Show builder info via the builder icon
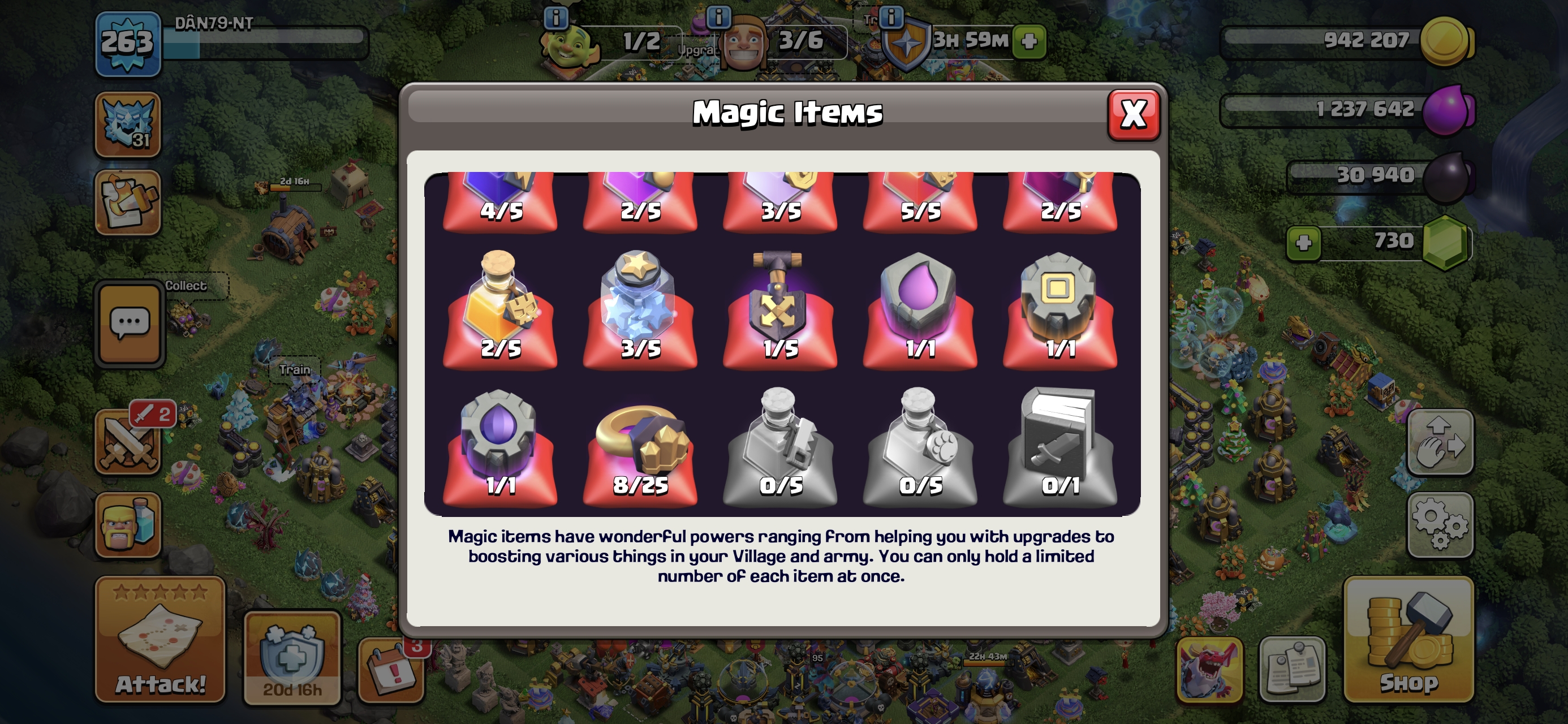 coord(743,42)
